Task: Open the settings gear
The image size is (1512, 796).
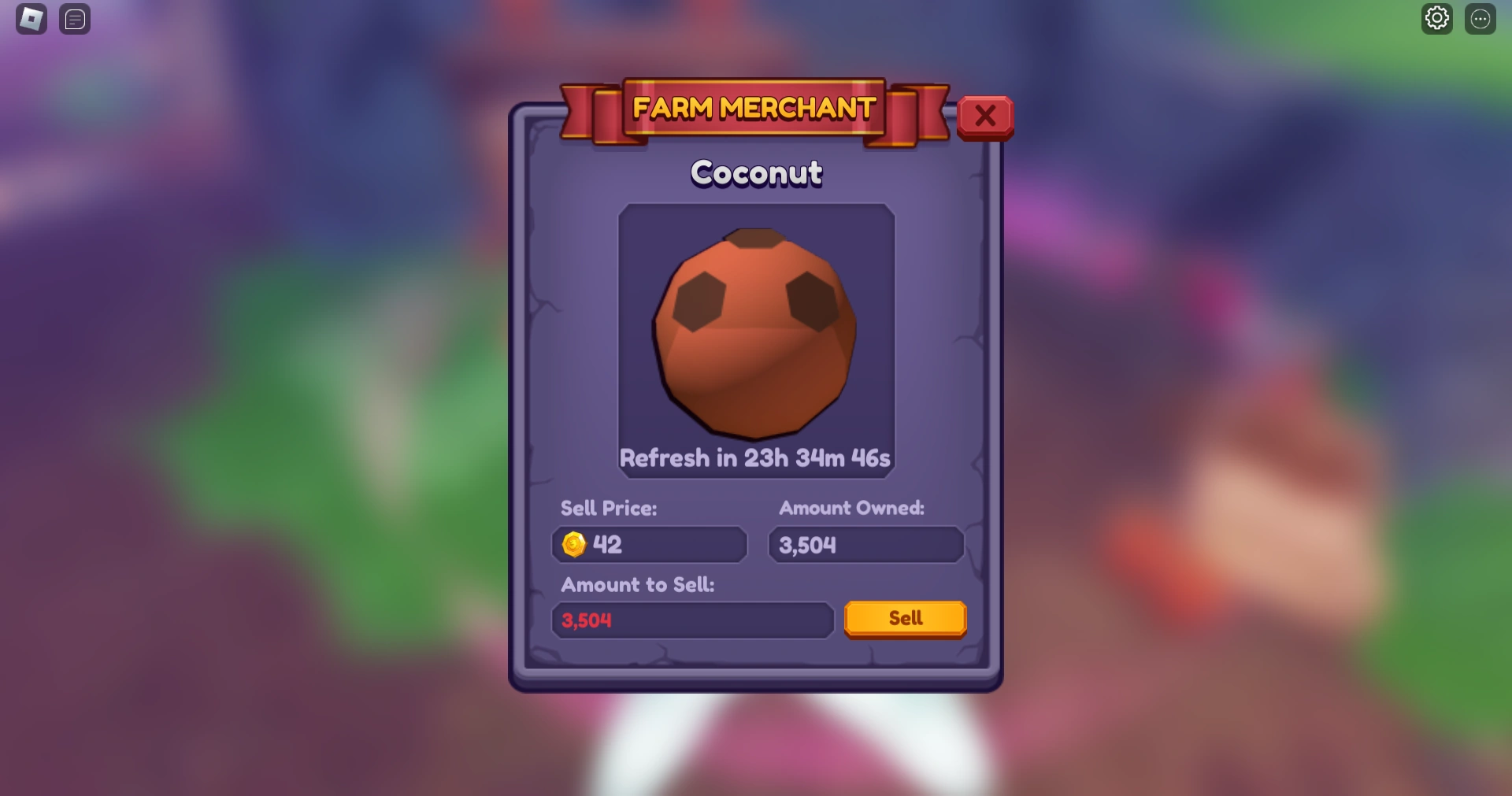Action: tap(1437, 17)
